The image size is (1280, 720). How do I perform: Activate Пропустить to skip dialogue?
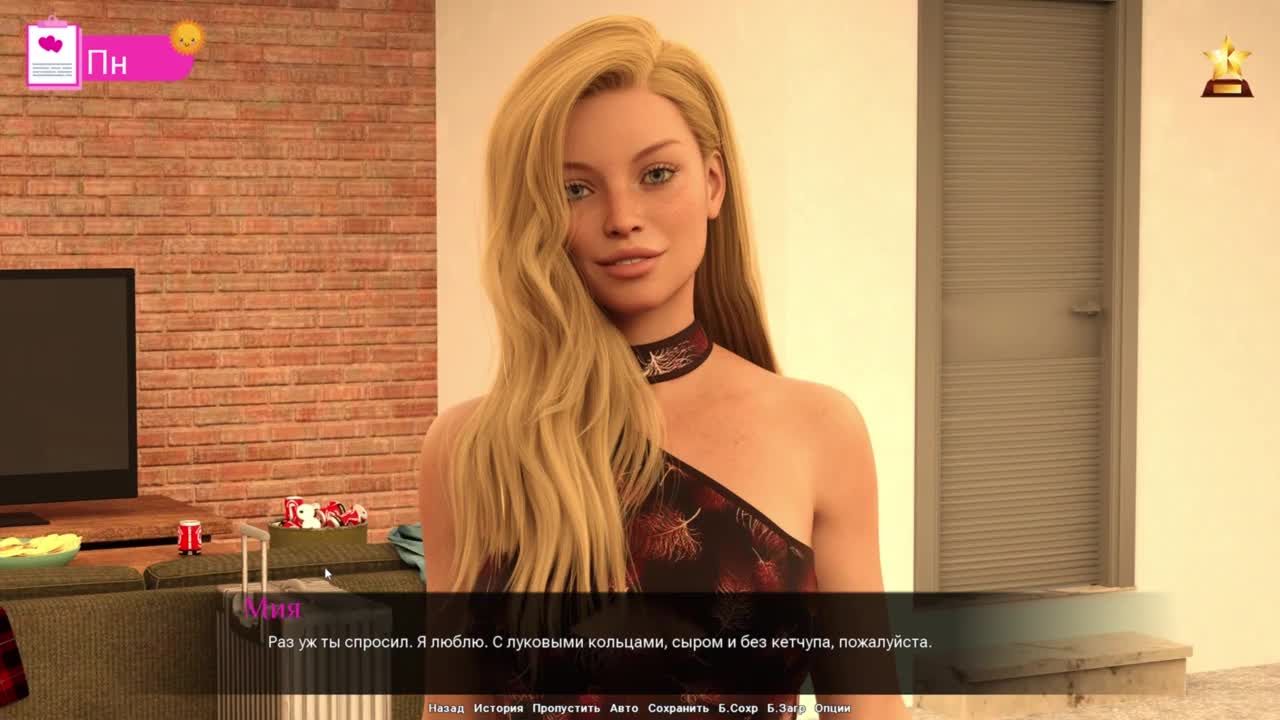point(566,708)
